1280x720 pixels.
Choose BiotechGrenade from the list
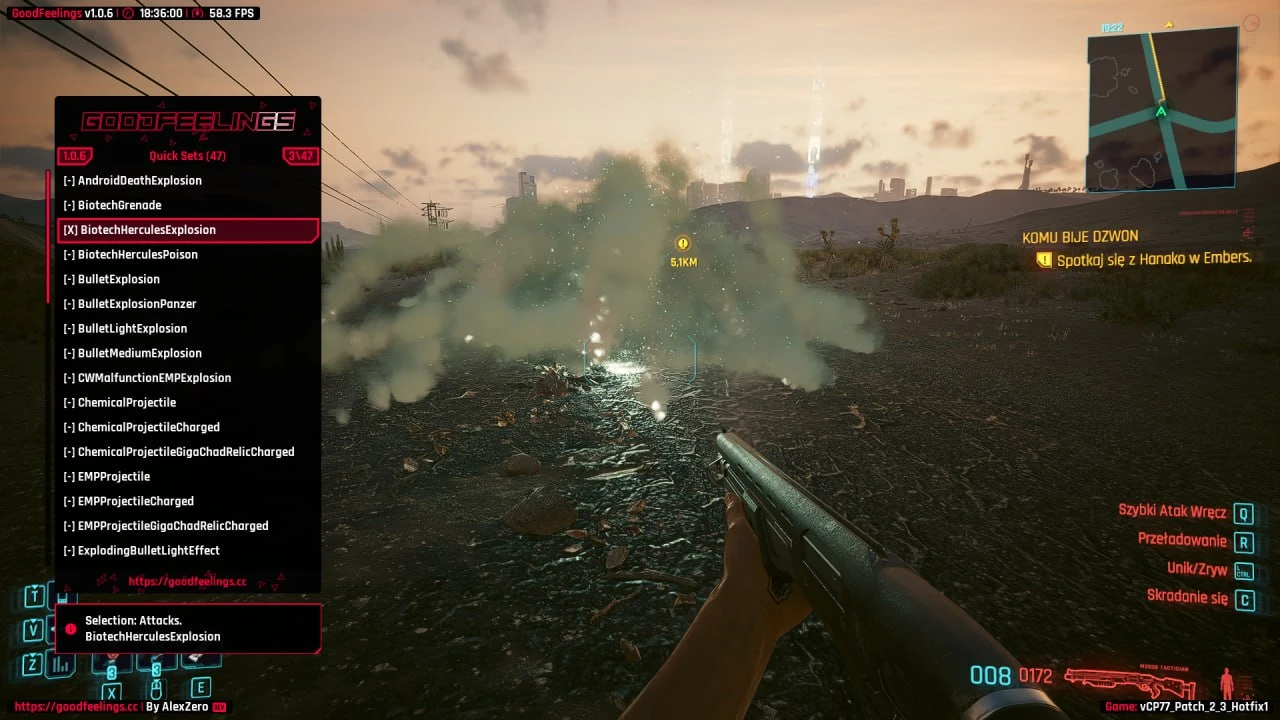(112, 205)
